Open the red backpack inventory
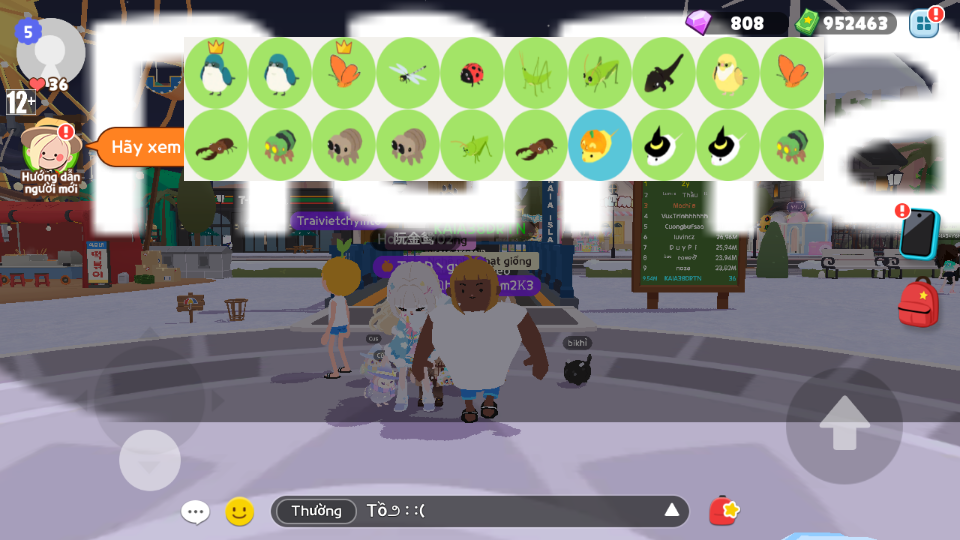 click(x=918, y=303)
